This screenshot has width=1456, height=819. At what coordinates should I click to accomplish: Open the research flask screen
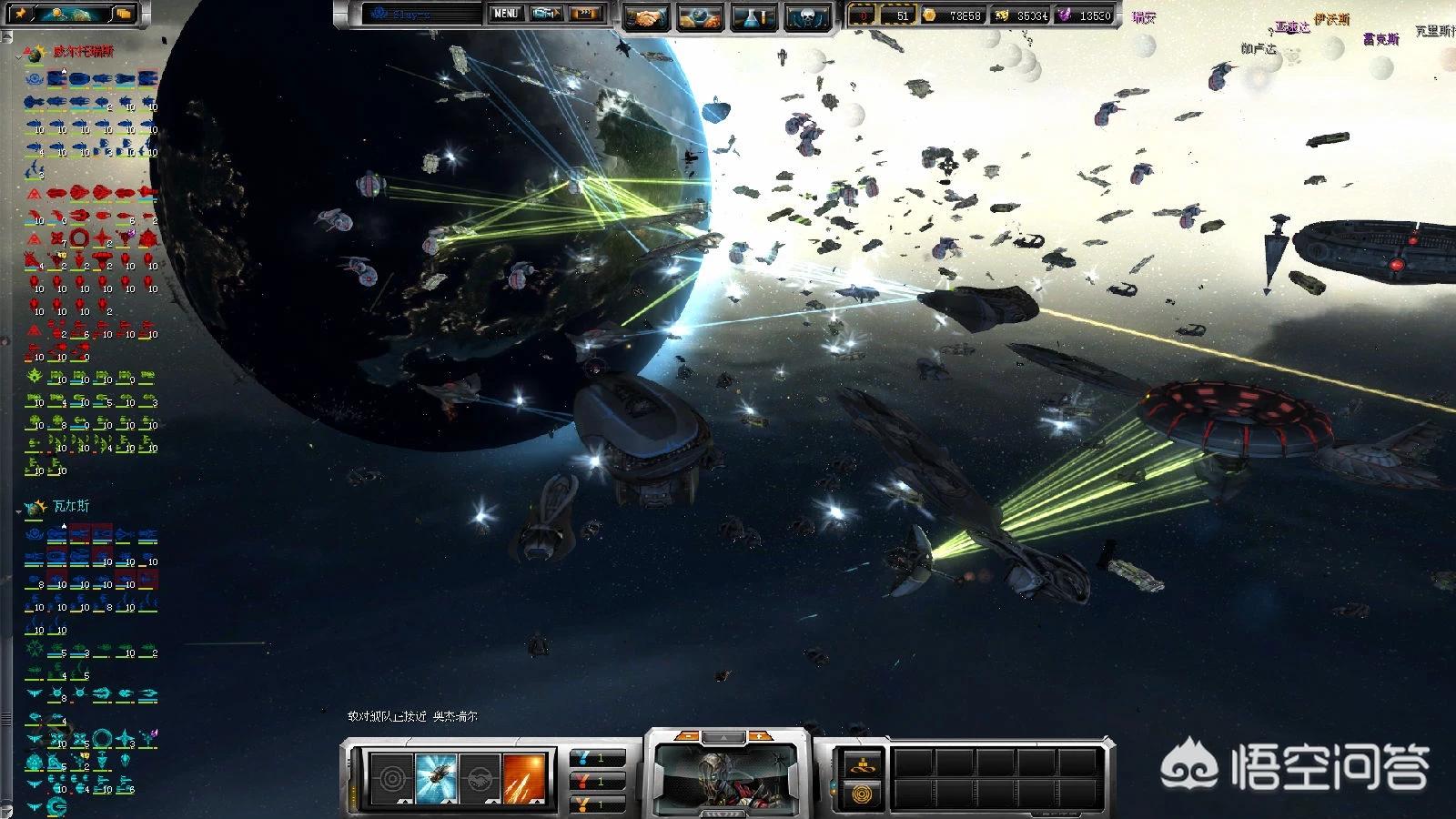coord(753,17)
